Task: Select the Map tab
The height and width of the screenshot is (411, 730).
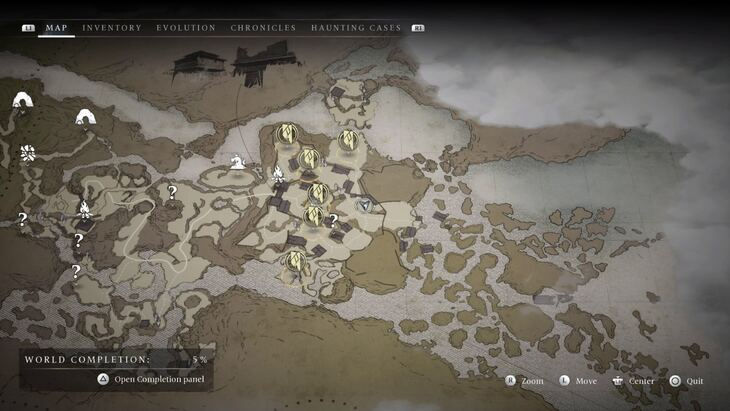Action: pos(57,28)
